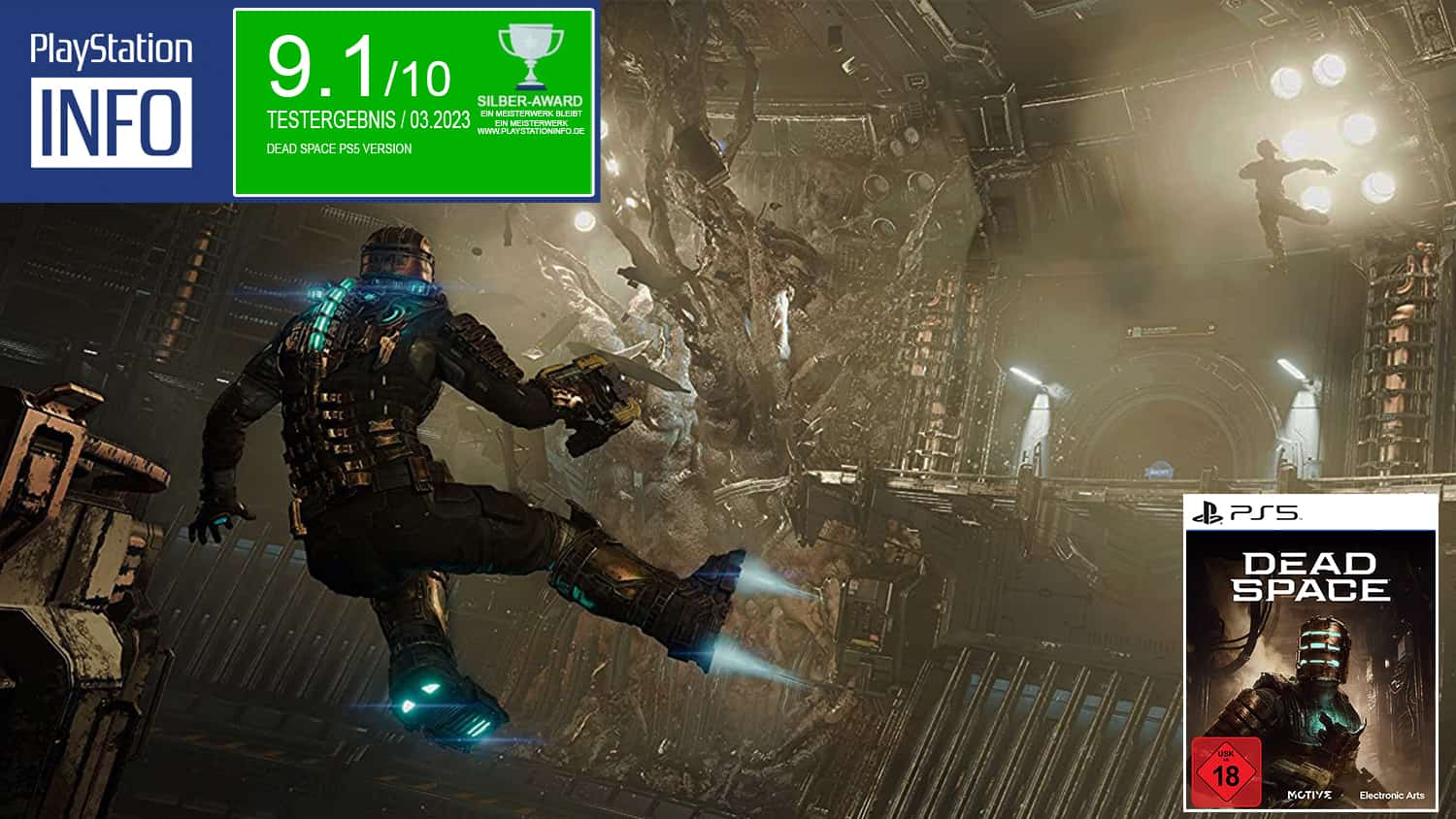
Task: Open the Dead Space PS5 cover thumbnail
Action: [1310, 653]
